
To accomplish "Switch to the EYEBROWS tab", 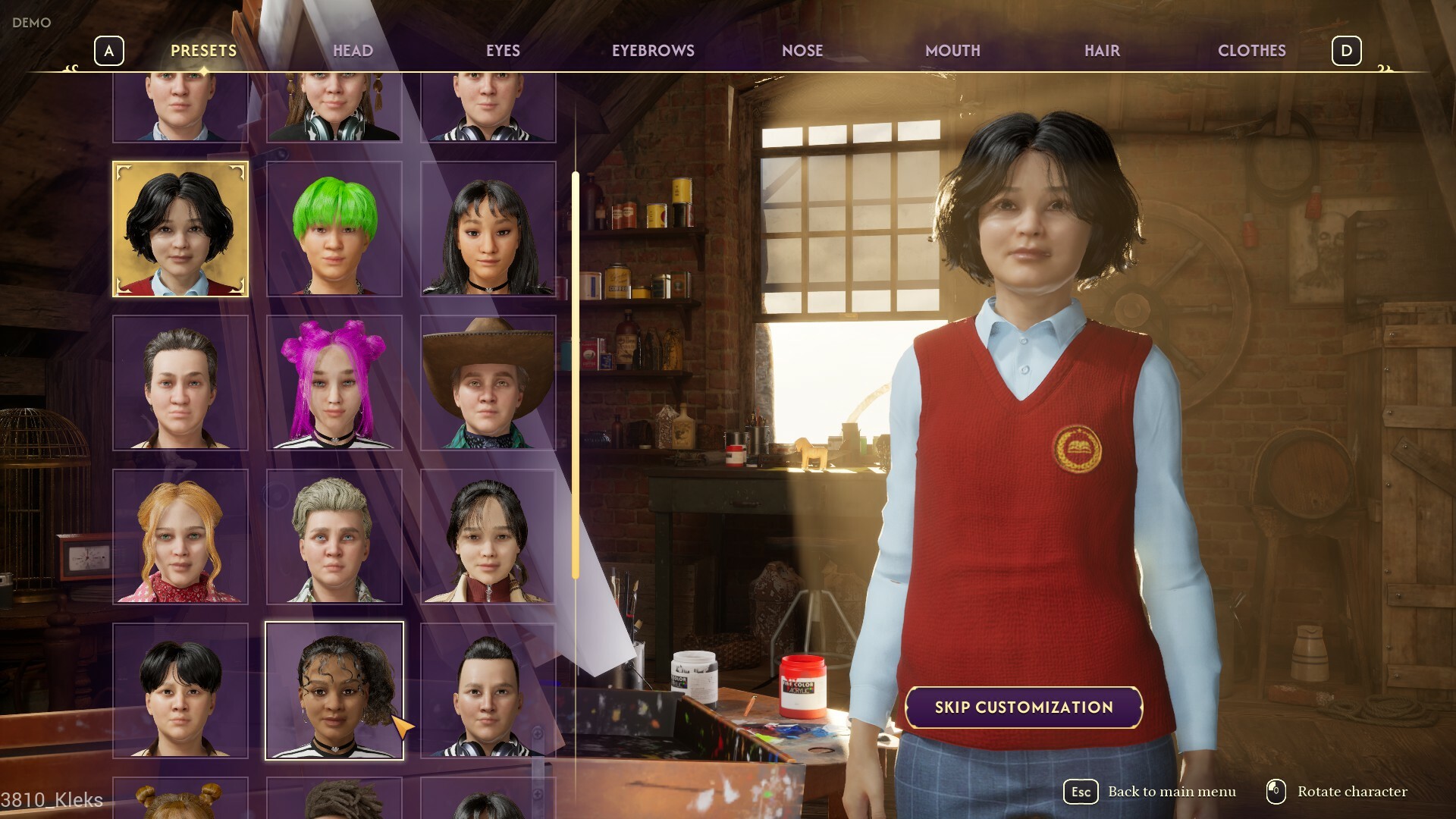I will (654, 51).
